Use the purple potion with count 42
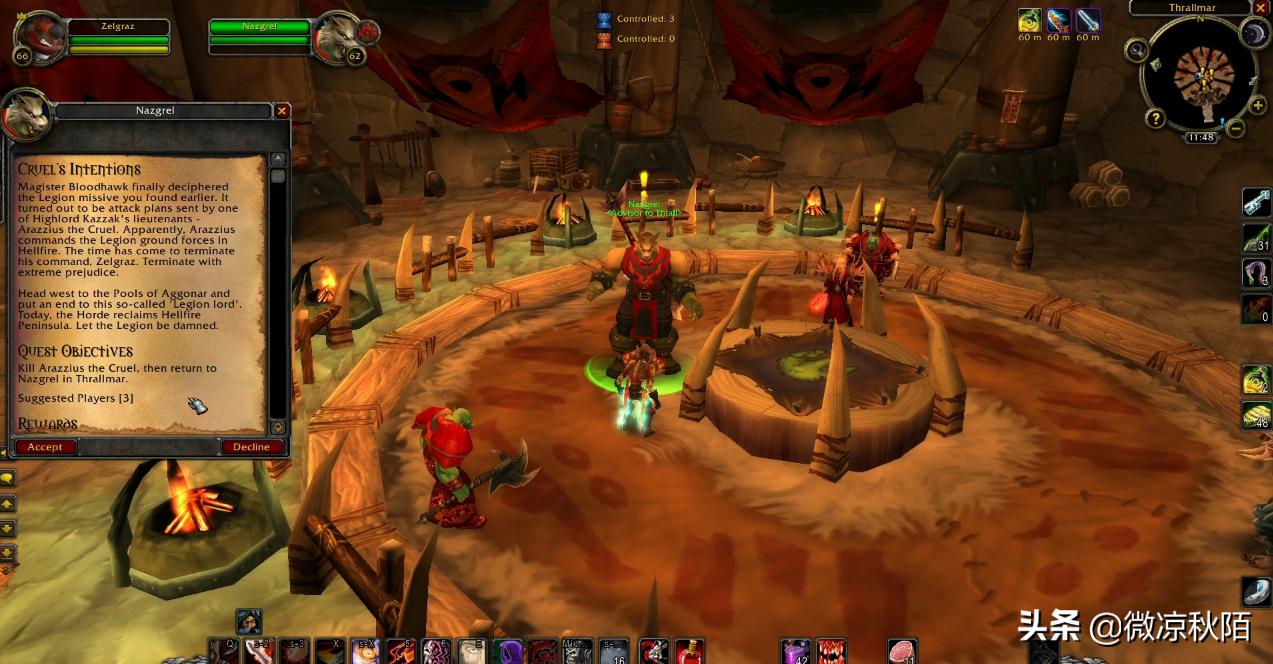 796,652
